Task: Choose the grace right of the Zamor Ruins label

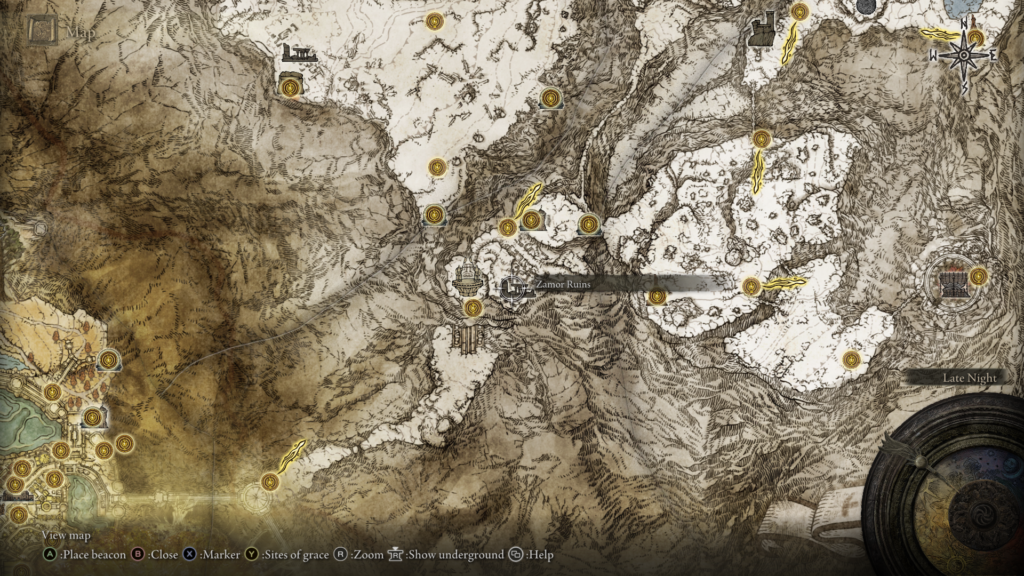Action: pyautogui.click(x=657, y=296)
